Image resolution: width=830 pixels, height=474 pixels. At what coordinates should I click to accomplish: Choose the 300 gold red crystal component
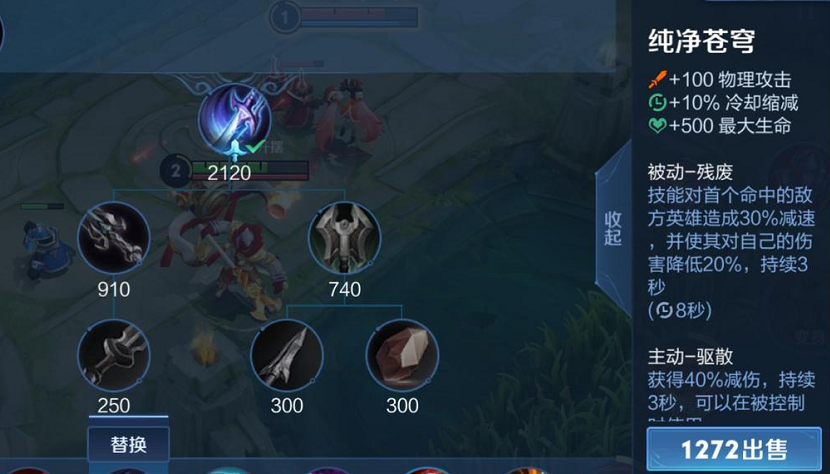[x=402, y=357]
